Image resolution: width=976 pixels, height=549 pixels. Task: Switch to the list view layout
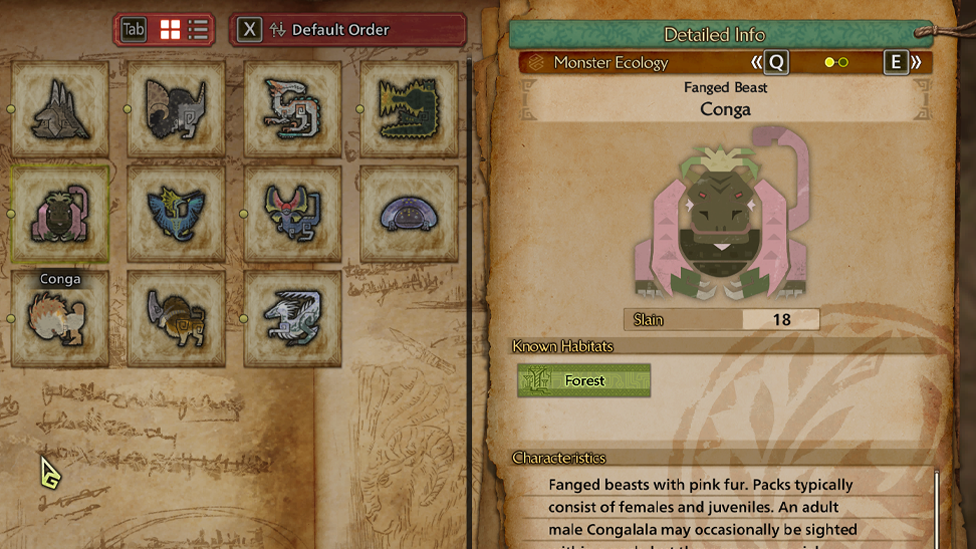[198, 30]
